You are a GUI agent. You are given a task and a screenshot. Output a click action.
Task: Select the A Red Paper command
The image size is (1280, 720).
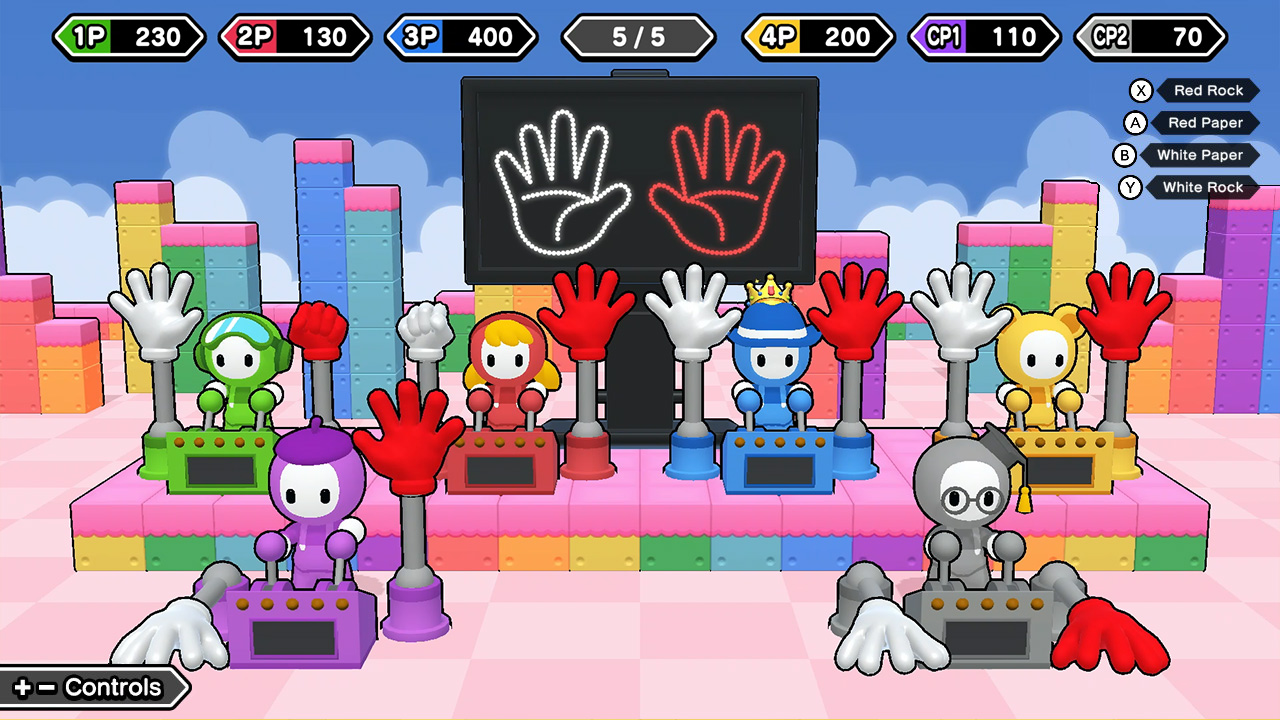click(1206, 122)
